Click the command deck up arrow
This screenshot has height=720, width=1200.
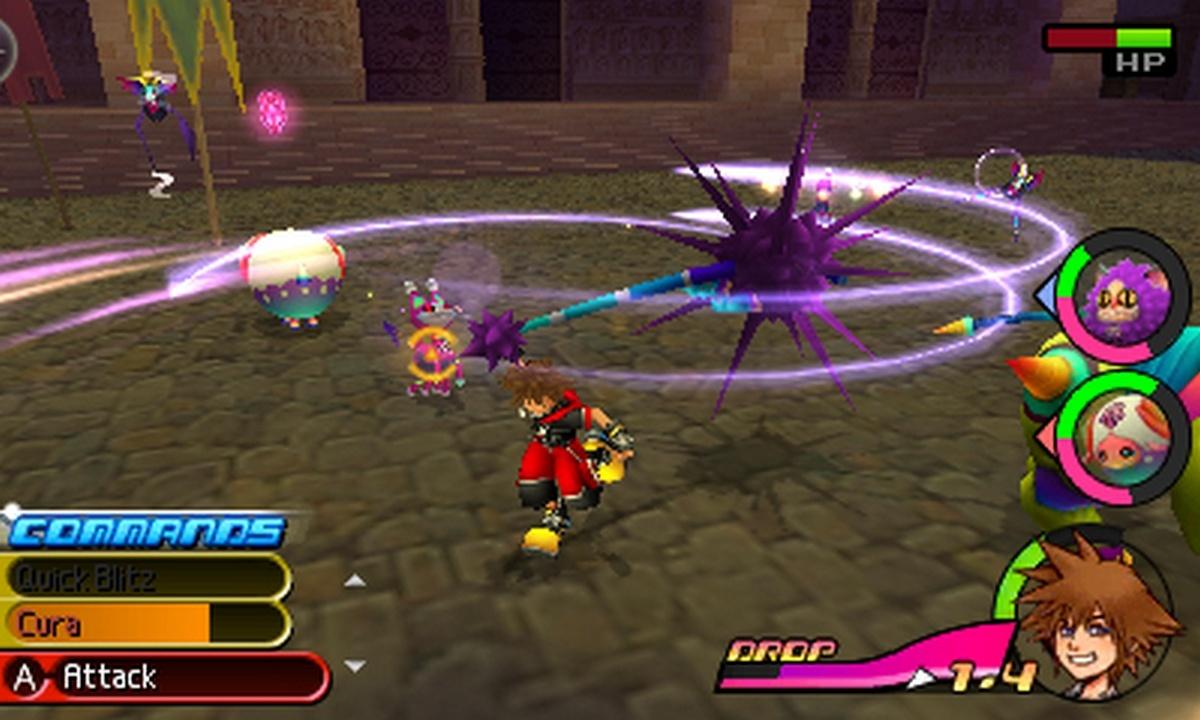tap(355, 580)
